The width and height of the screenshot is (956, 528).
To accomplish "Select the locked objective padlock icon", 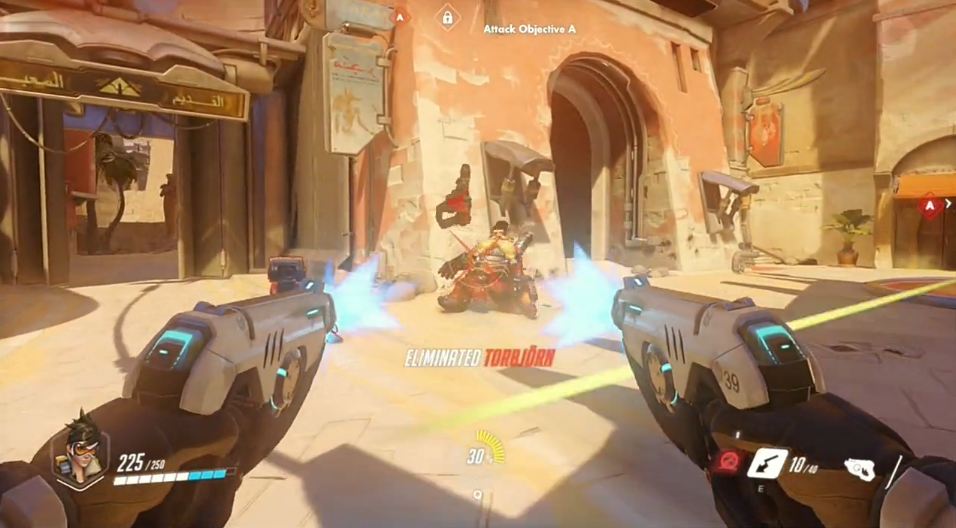I will pos(447,17).
